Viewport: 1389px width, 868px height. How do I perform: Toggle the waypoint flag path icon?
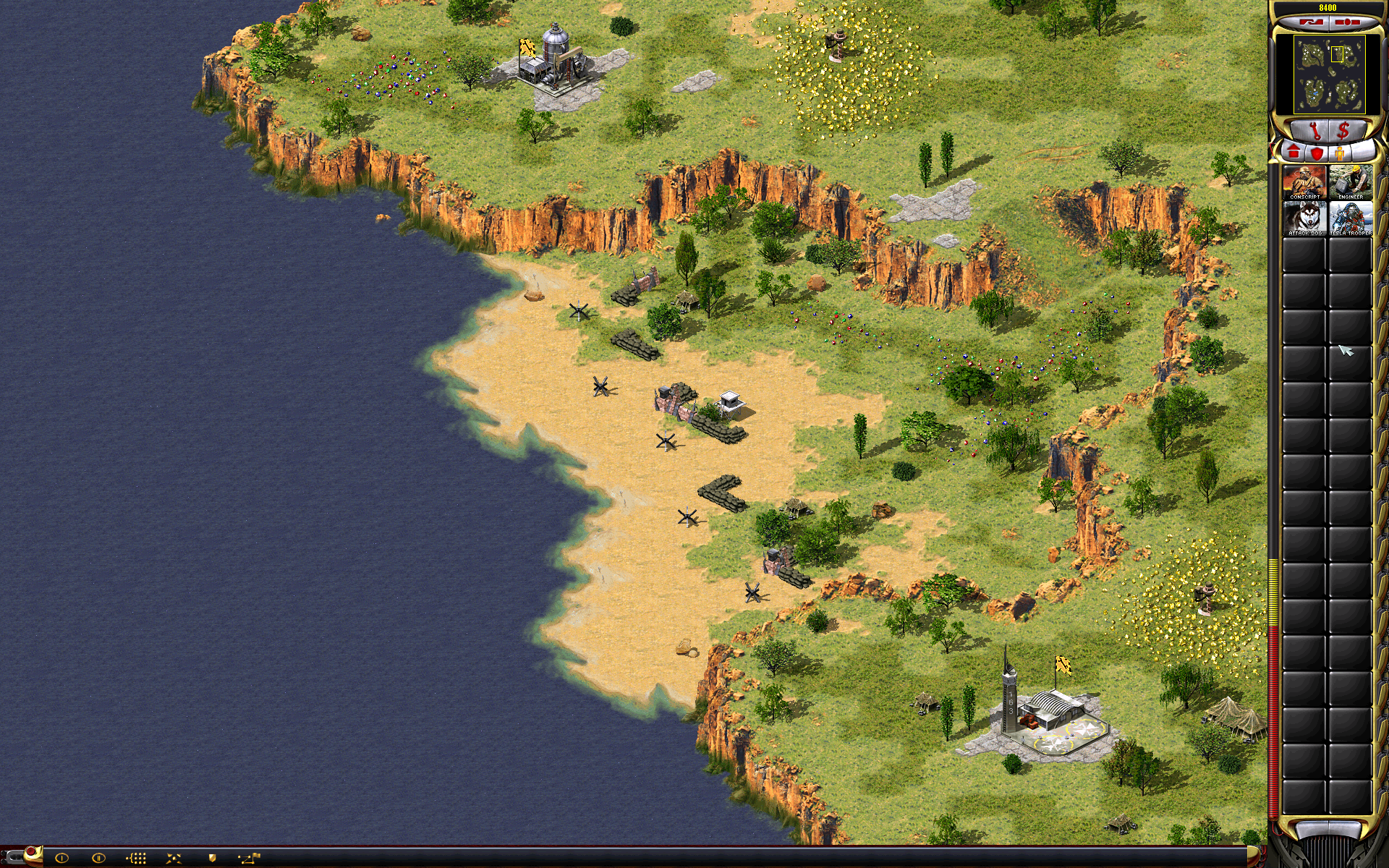pos(249,858)
